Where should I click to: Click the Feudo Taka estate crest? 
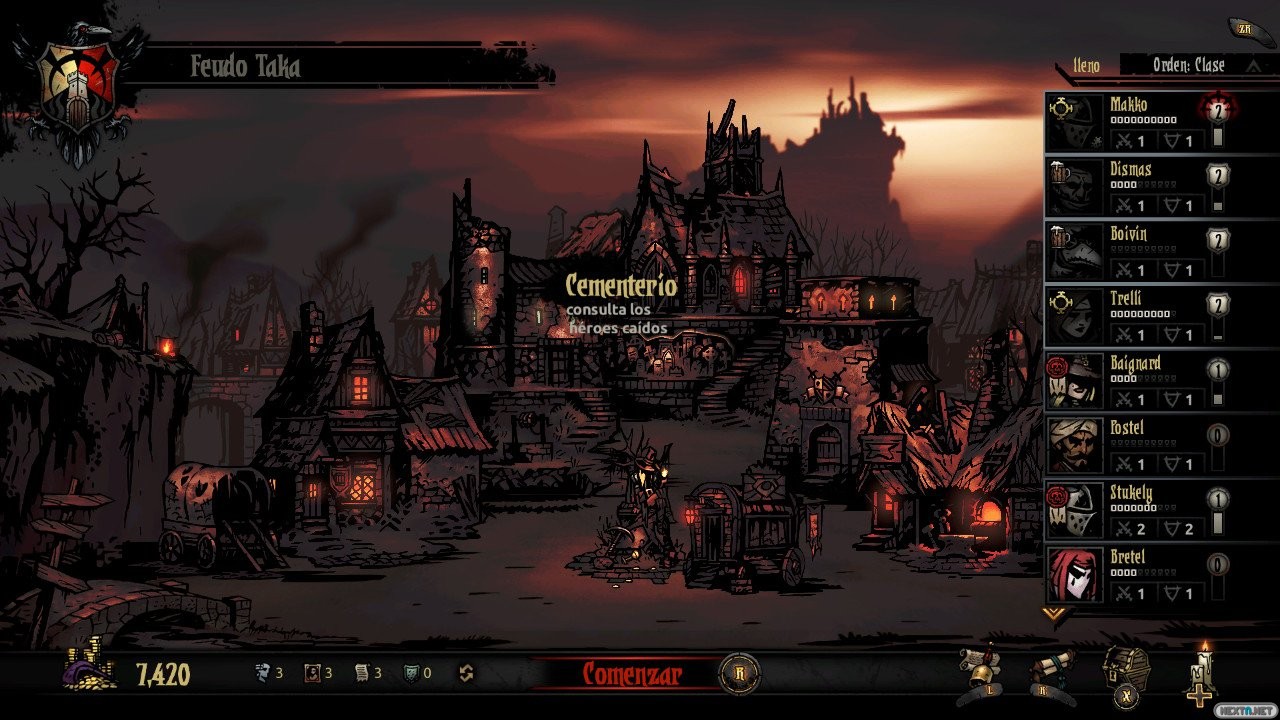[78, 90]
